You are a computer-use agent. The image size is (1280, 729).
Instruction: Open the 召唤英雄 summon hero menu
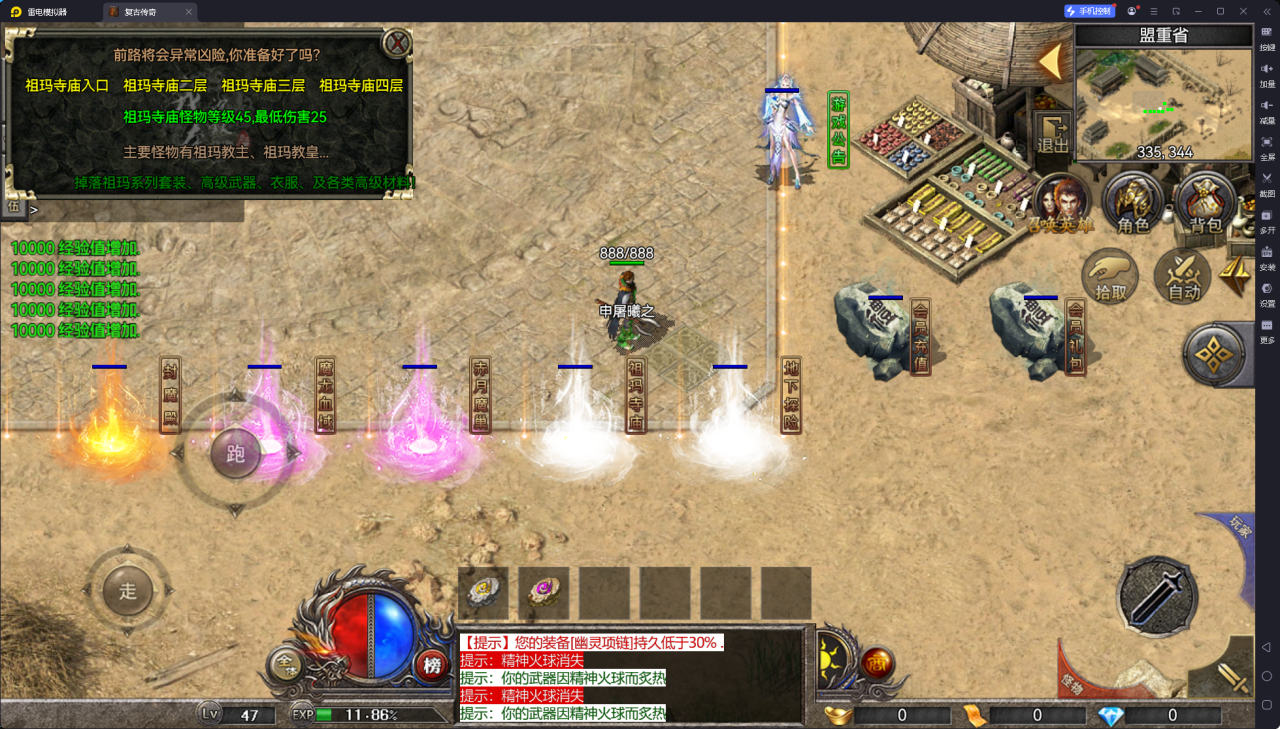(1061, 204)
